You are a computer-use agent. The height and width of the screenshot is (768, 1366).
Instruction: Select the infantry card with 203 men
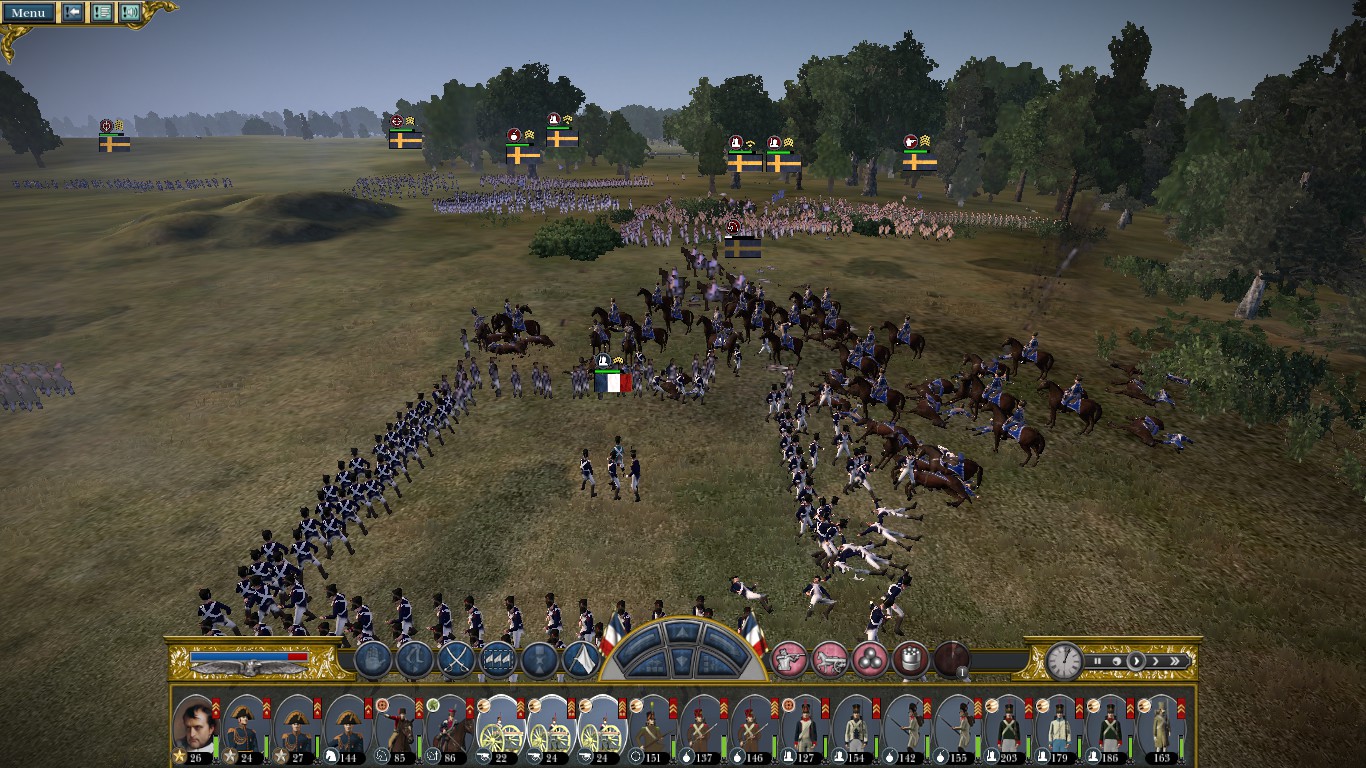click(x=1008, y=727)
